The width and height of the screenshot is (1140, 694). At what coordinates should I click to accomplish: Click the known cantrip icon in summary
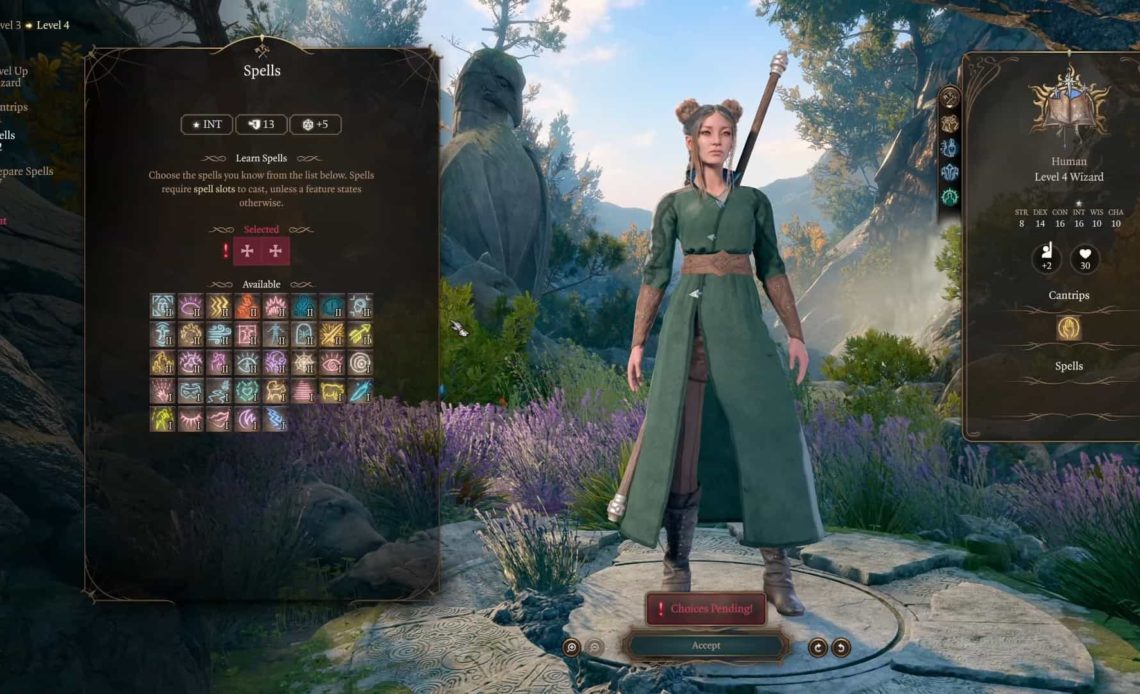coord(1069,328)
